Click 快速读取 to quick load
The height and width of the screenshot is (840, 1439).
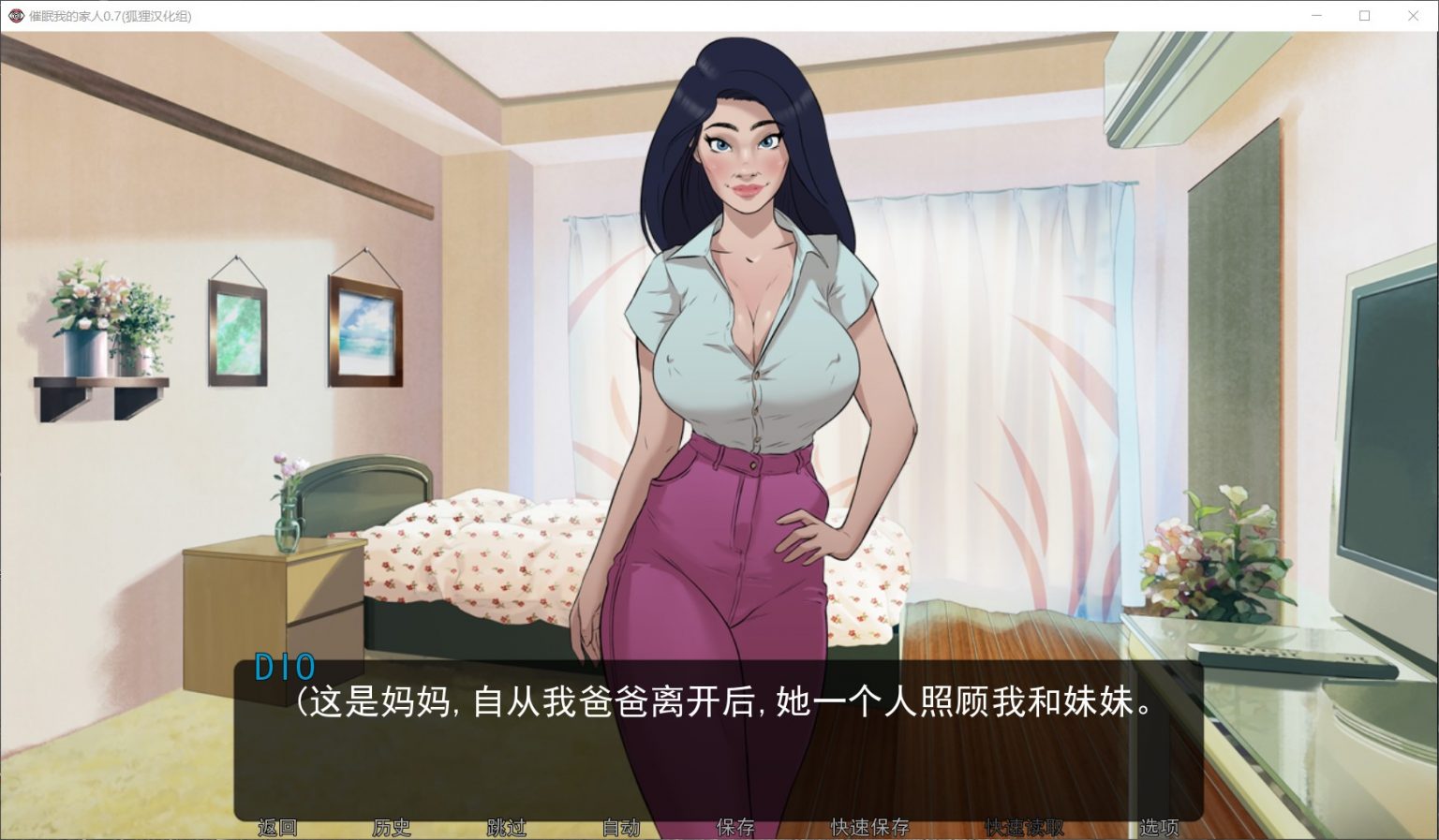pos(1021,828)
